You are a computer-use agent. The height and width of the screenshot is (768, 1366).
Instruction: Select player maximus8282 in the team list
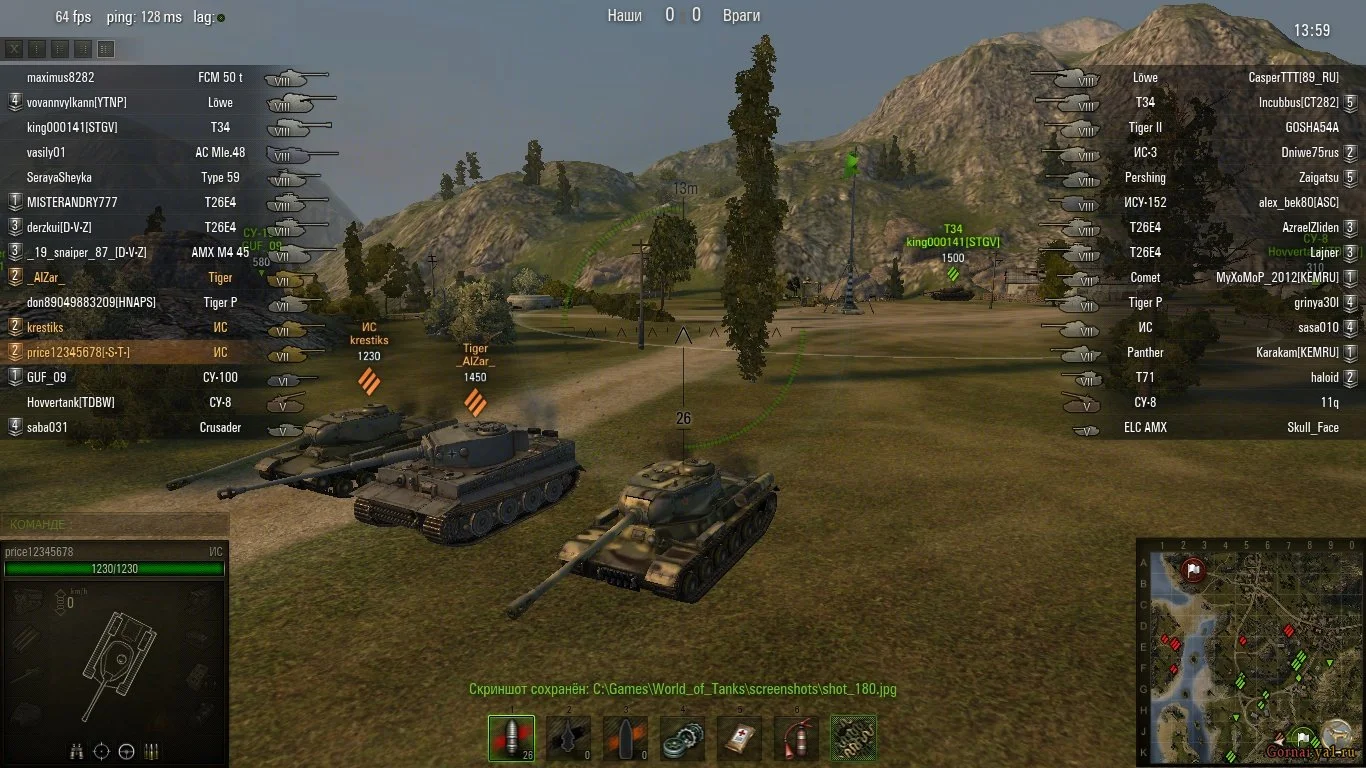click(61, 77)
